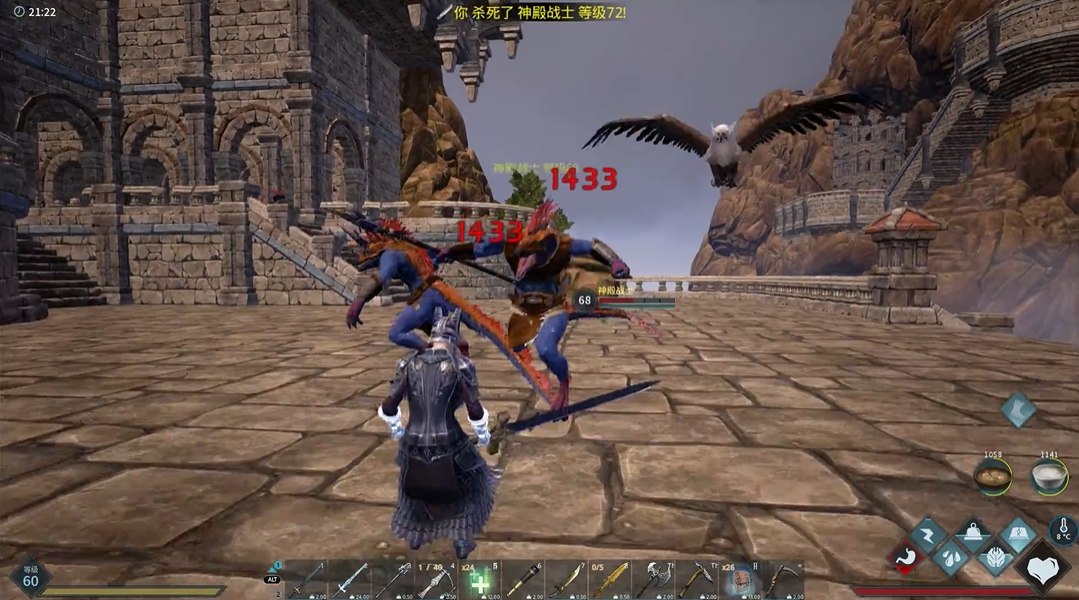Use the green healing cross item x24
Screen dimensions: 1079x600
pos(481,580)
